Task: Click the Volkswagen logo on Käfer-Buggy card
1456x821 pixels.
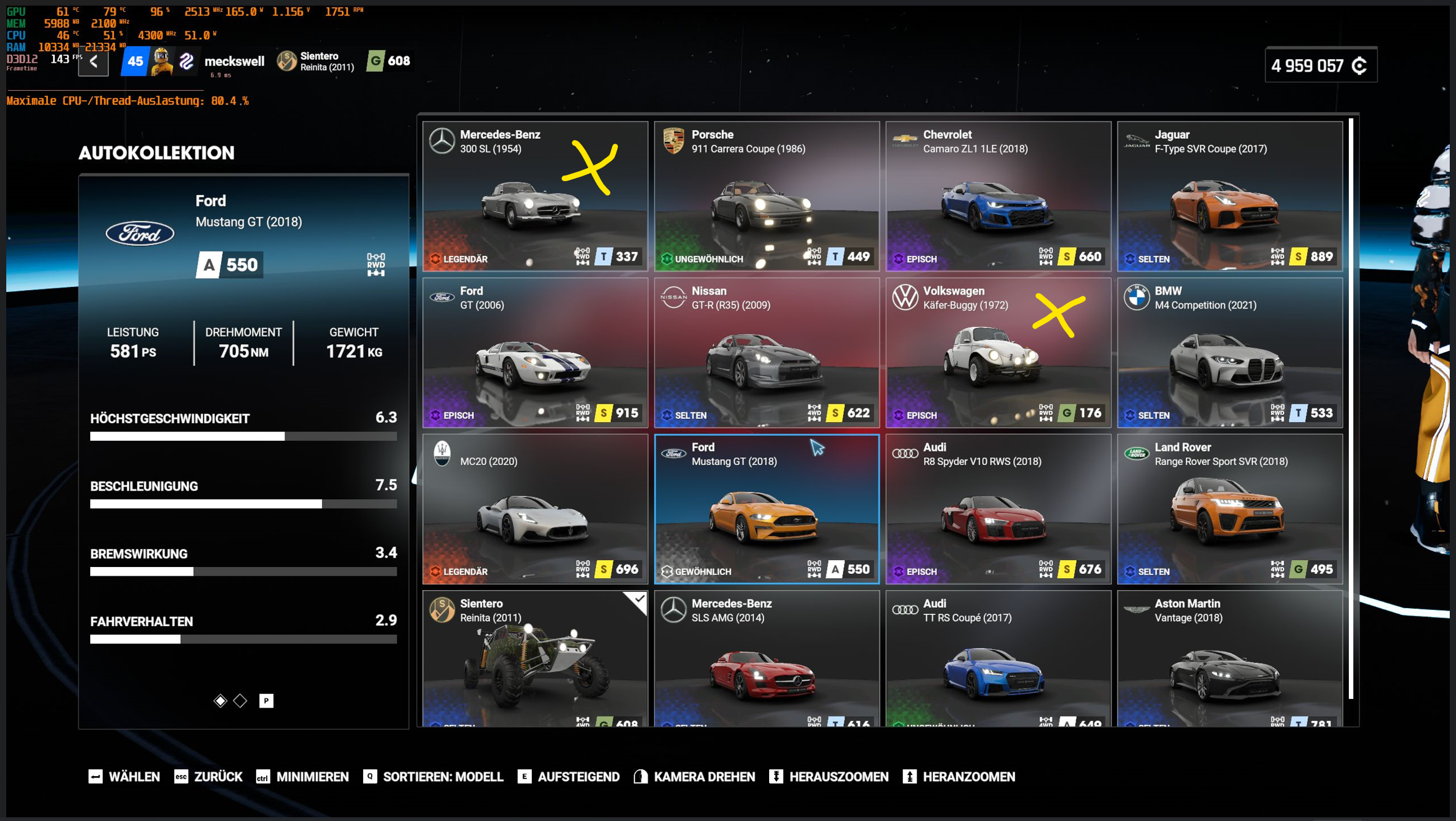Action: [x=906, y=298]
